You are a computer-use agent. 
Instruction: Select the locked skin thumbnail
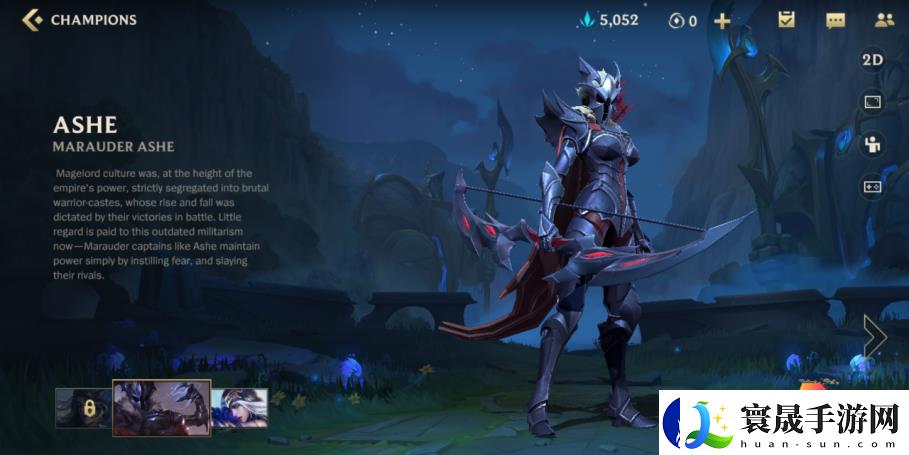(81, 408)
